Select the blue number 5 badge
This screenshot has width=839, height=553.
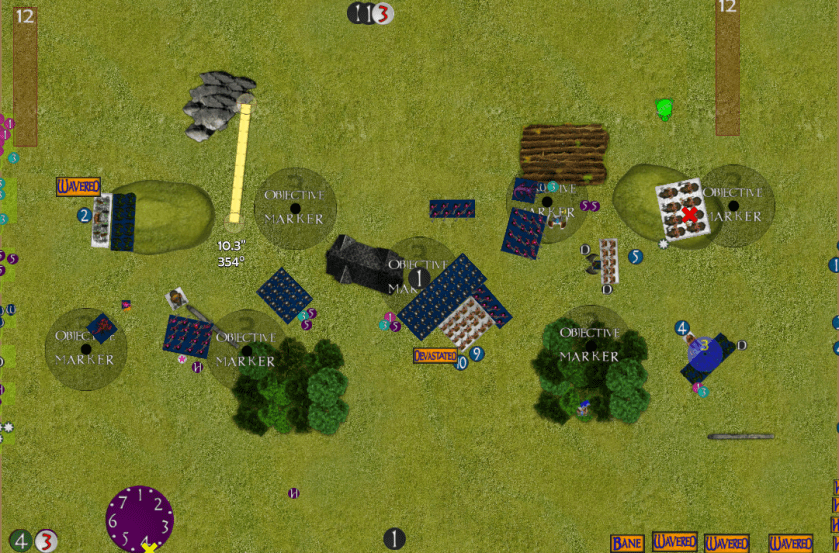636,257
